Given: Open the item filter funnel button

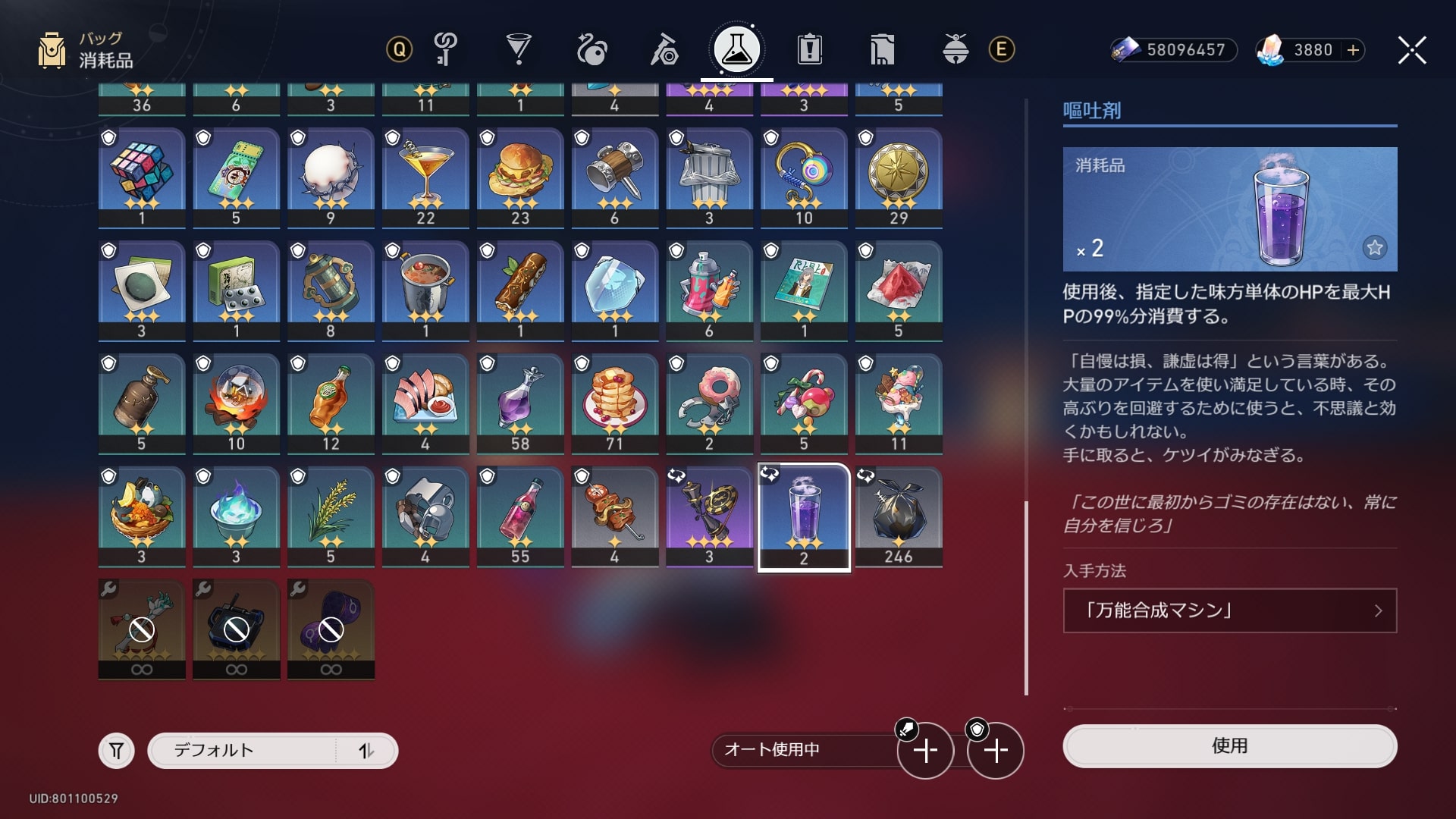Looking at the screenshot, I should [x=116, y=751].
